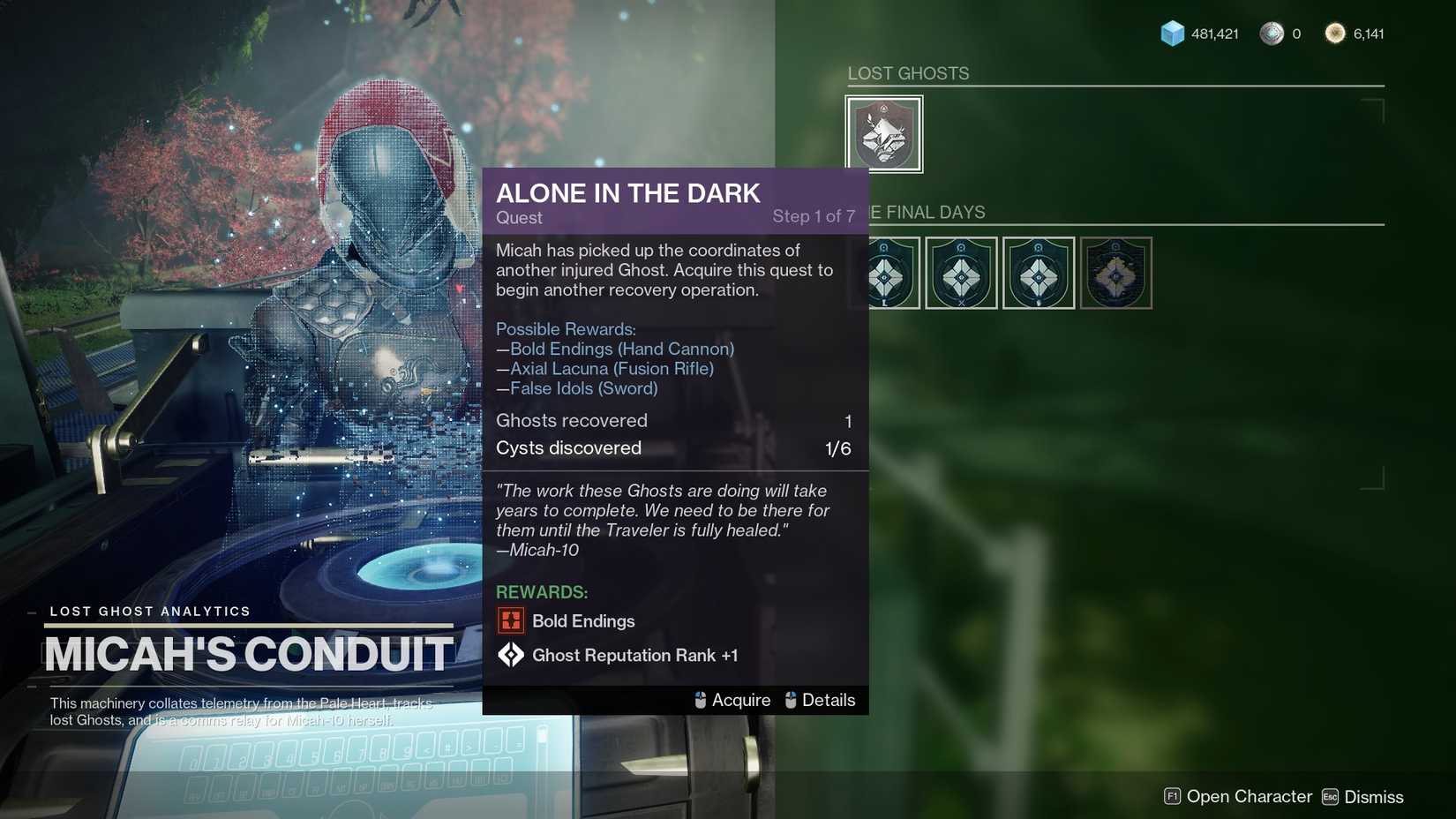Select the Lost Ghosts shield emblem

point(883,133)
